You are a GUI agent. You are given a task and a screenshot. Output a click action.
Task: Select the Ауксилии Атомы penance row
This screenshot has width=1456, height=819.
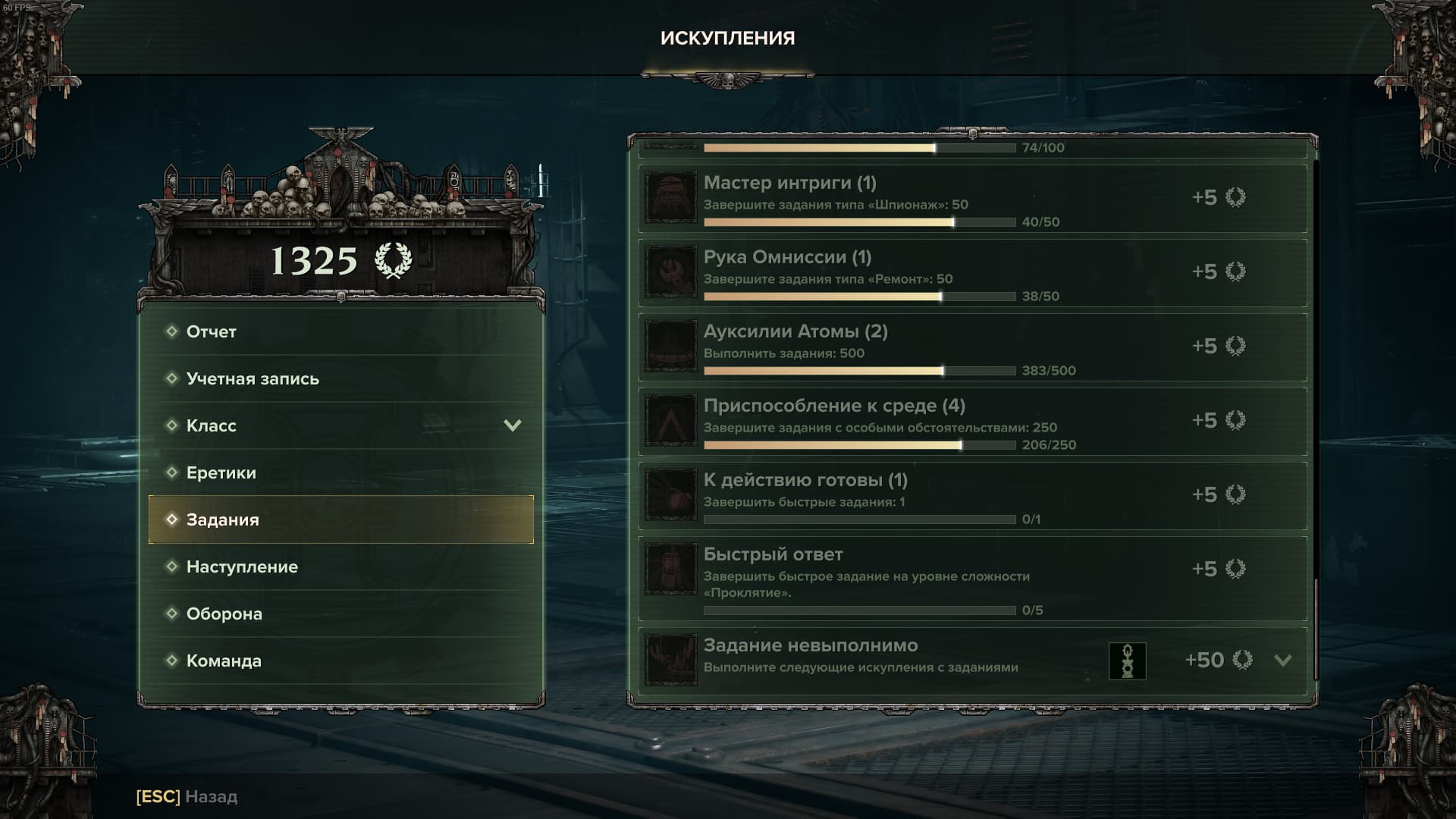972,347
